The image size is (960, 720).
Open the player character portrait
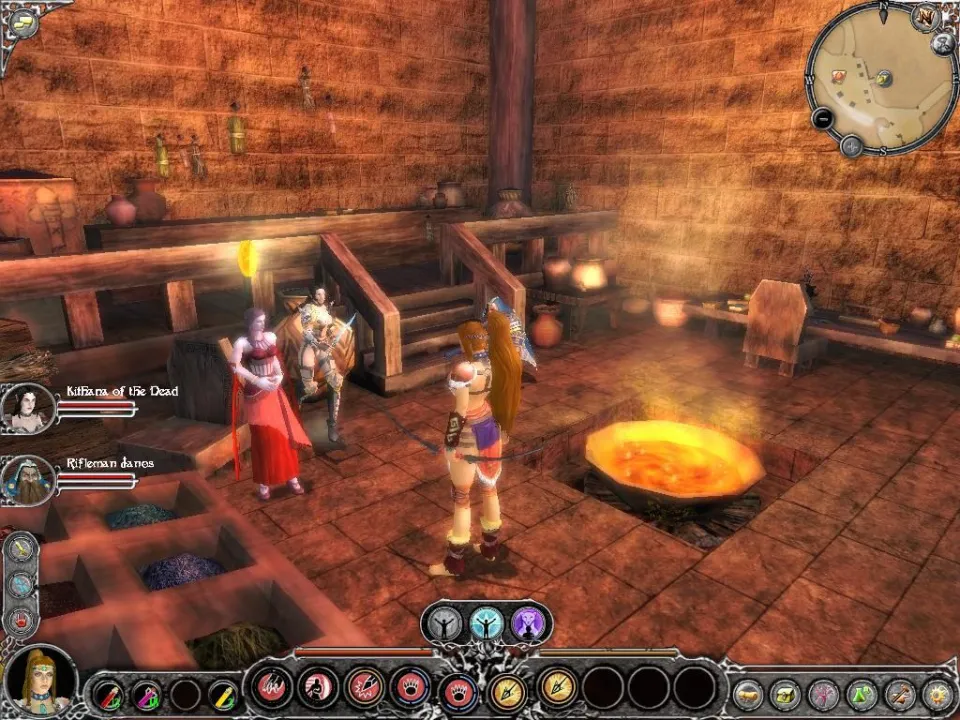point(39,681)
